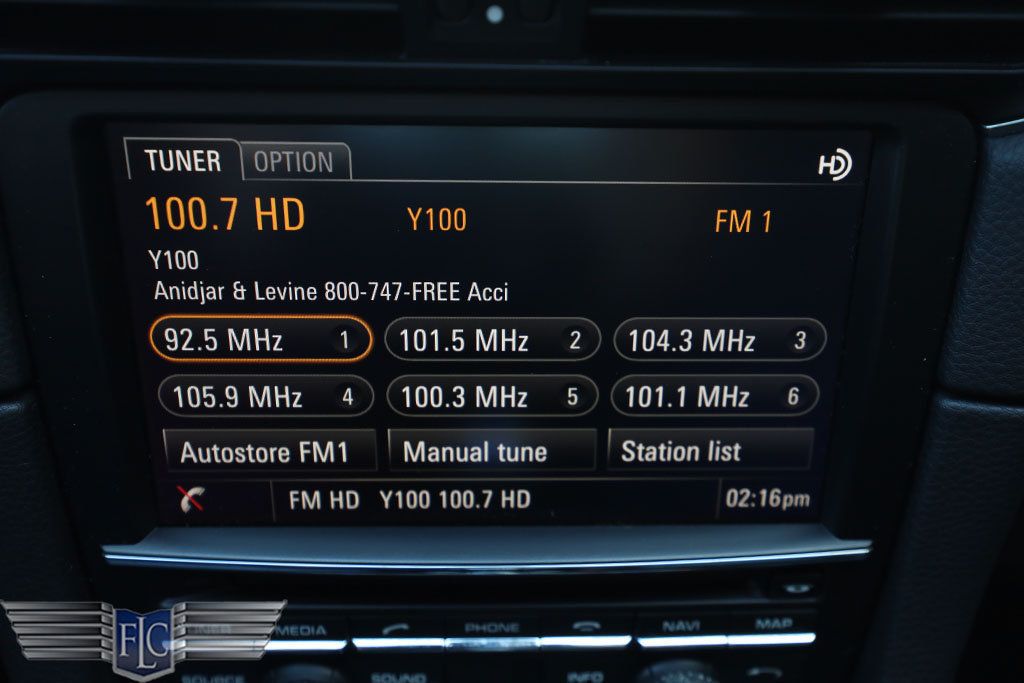Click the HD radio icon

(834, 165)
